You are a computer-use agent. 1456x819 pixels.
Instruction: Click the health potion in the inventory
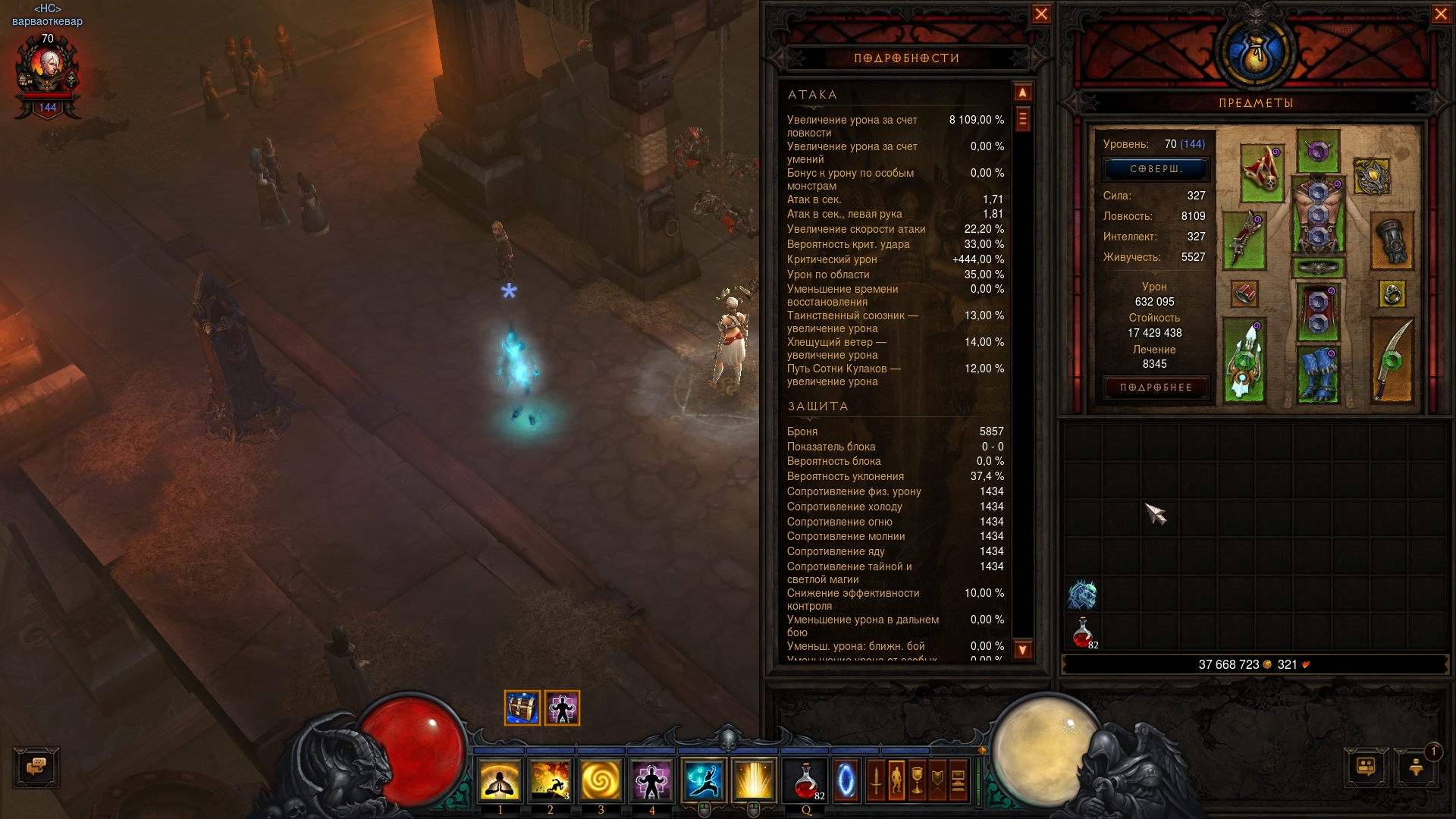(1083, 632)
